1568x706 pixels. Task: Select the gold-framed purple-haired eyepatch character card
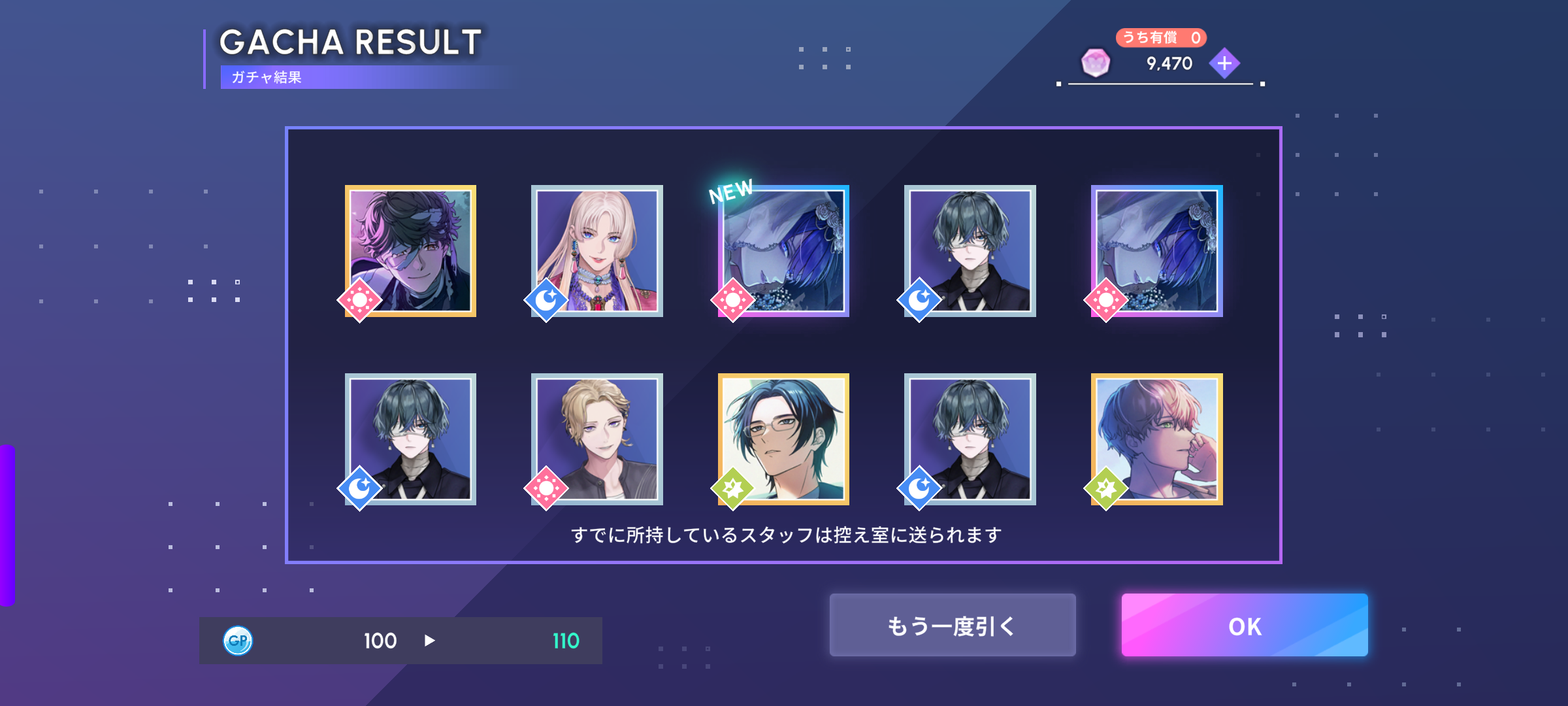point(410,251)
